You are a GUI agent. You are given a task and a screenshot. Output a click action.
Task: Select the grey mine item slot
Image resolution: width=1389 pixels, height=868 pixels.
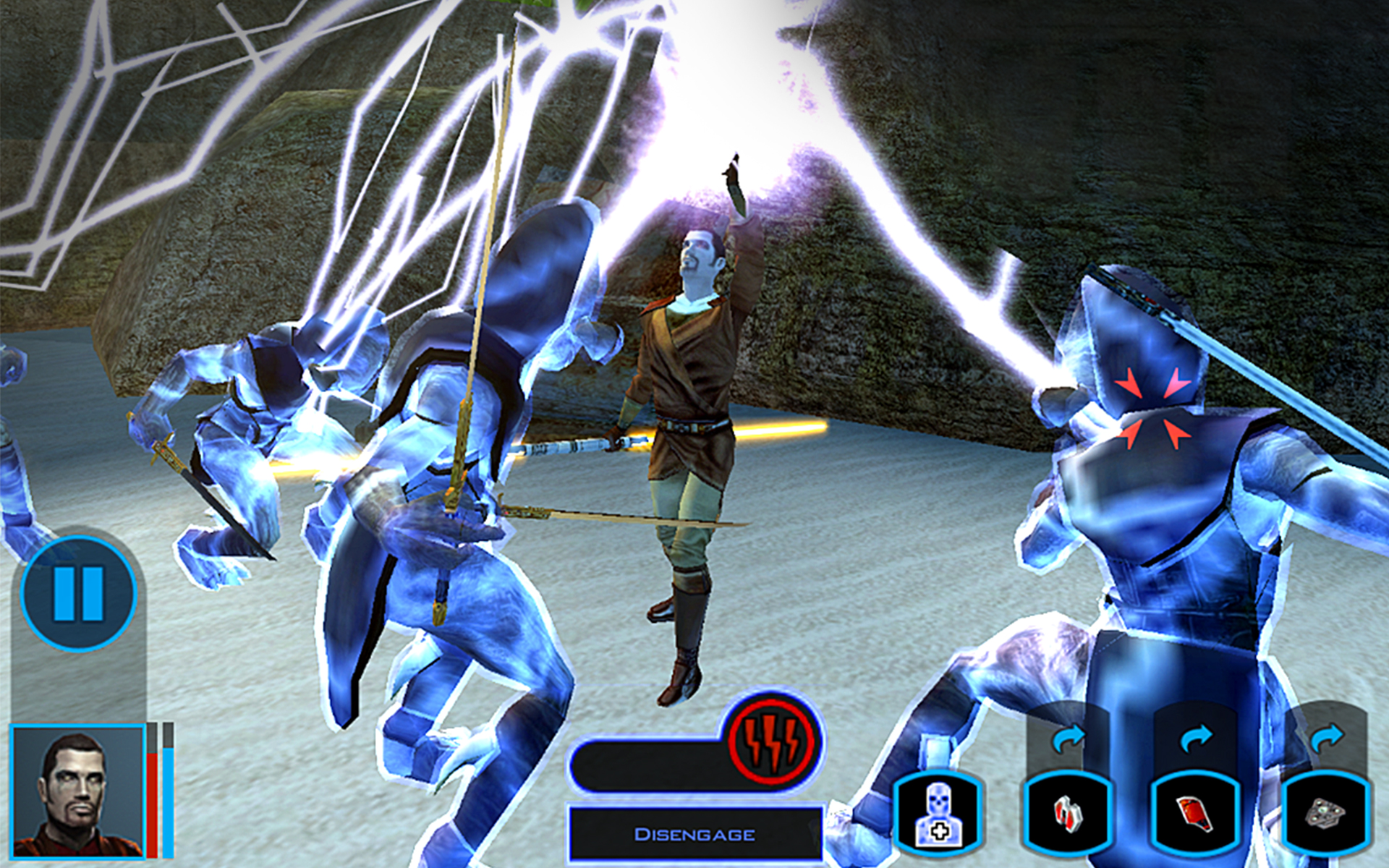(x=1325, y=814)
